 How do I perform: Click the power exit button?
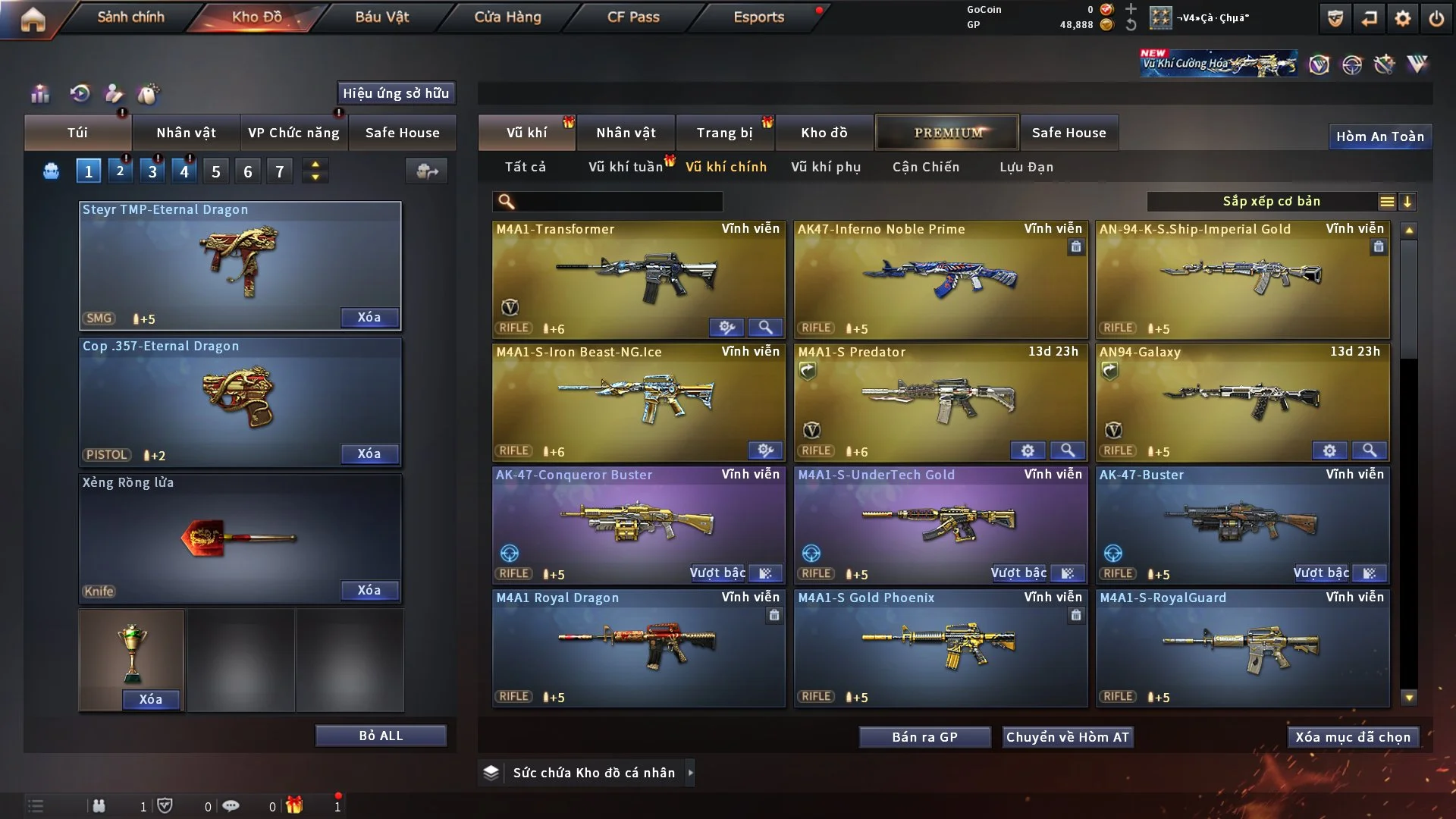1436,18
